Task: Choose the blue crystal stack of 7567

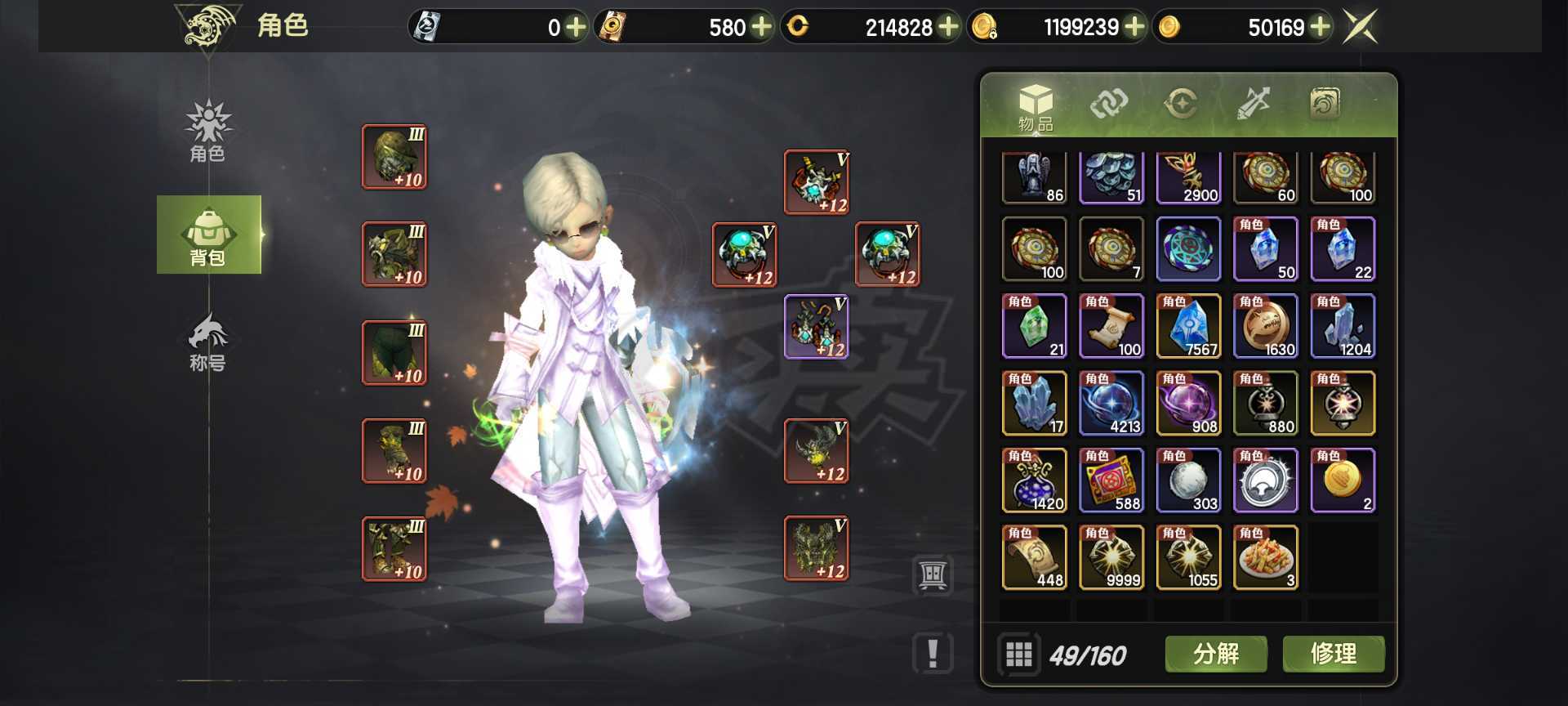Action: tap(1188, 326)
